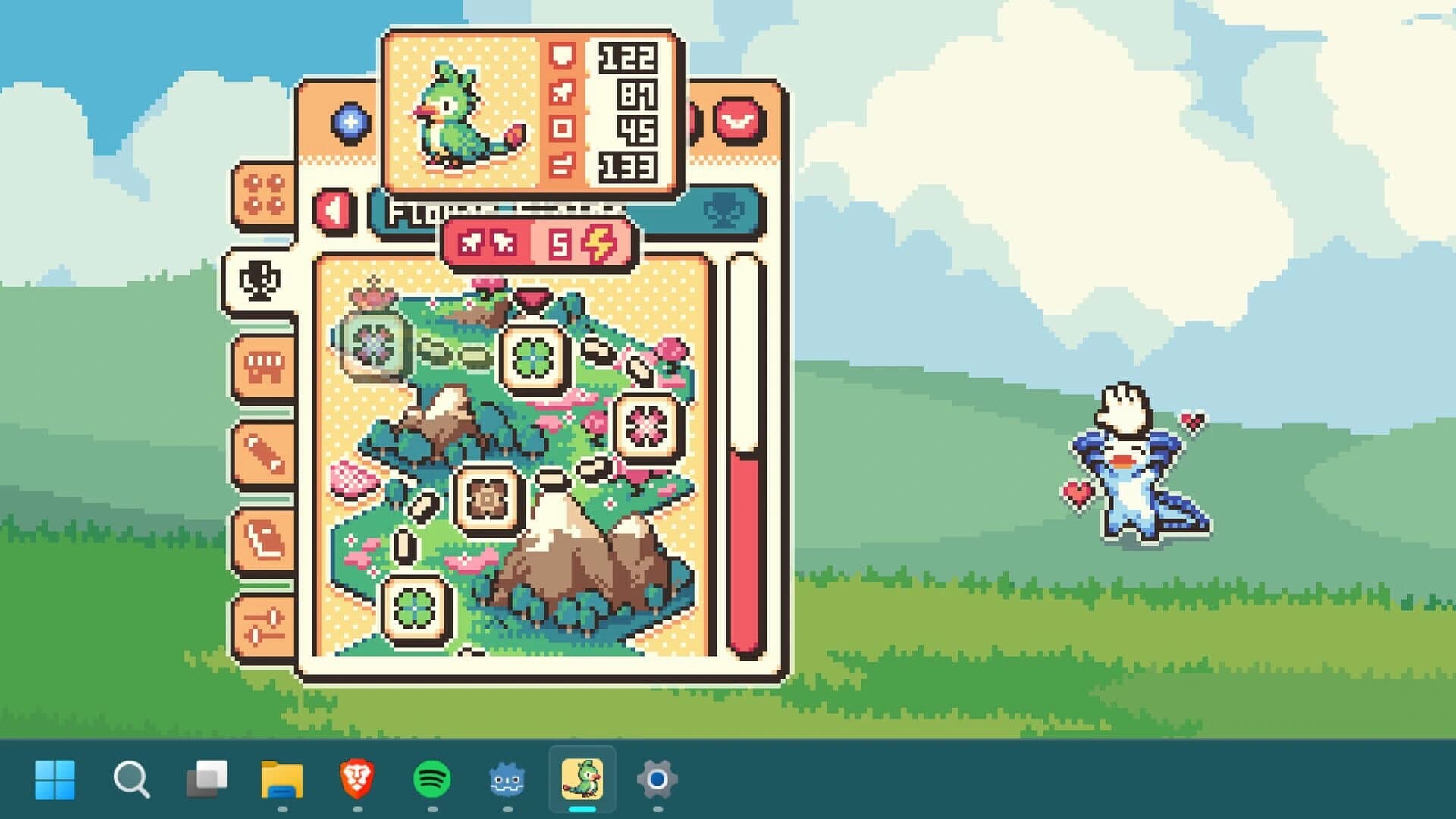Click the attack stat icon next to 87
Image resolution: width=1456 pixels, height=819 pixels.
[x=561, y=93]
